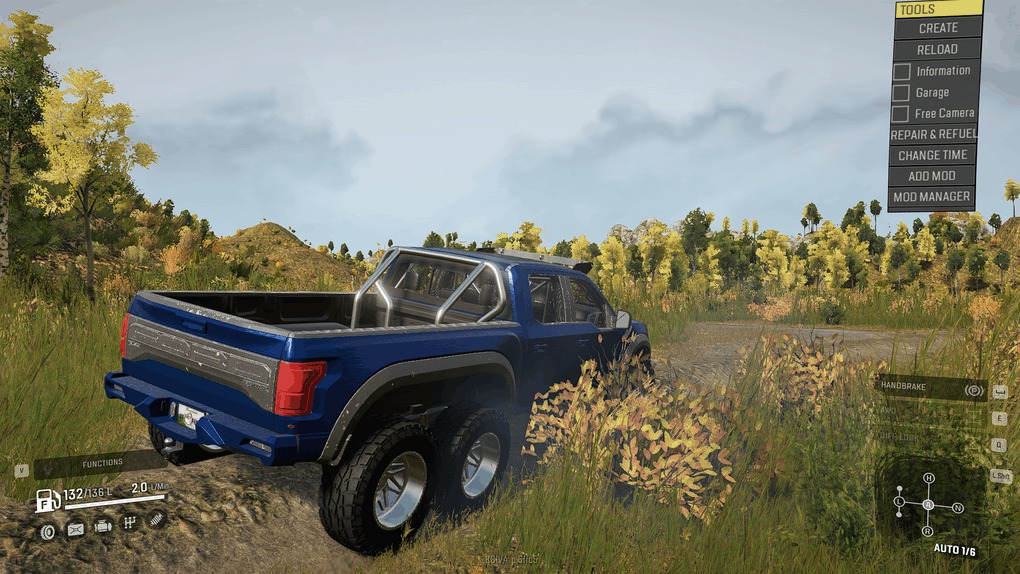Enable the Garage checkbox

901,92
